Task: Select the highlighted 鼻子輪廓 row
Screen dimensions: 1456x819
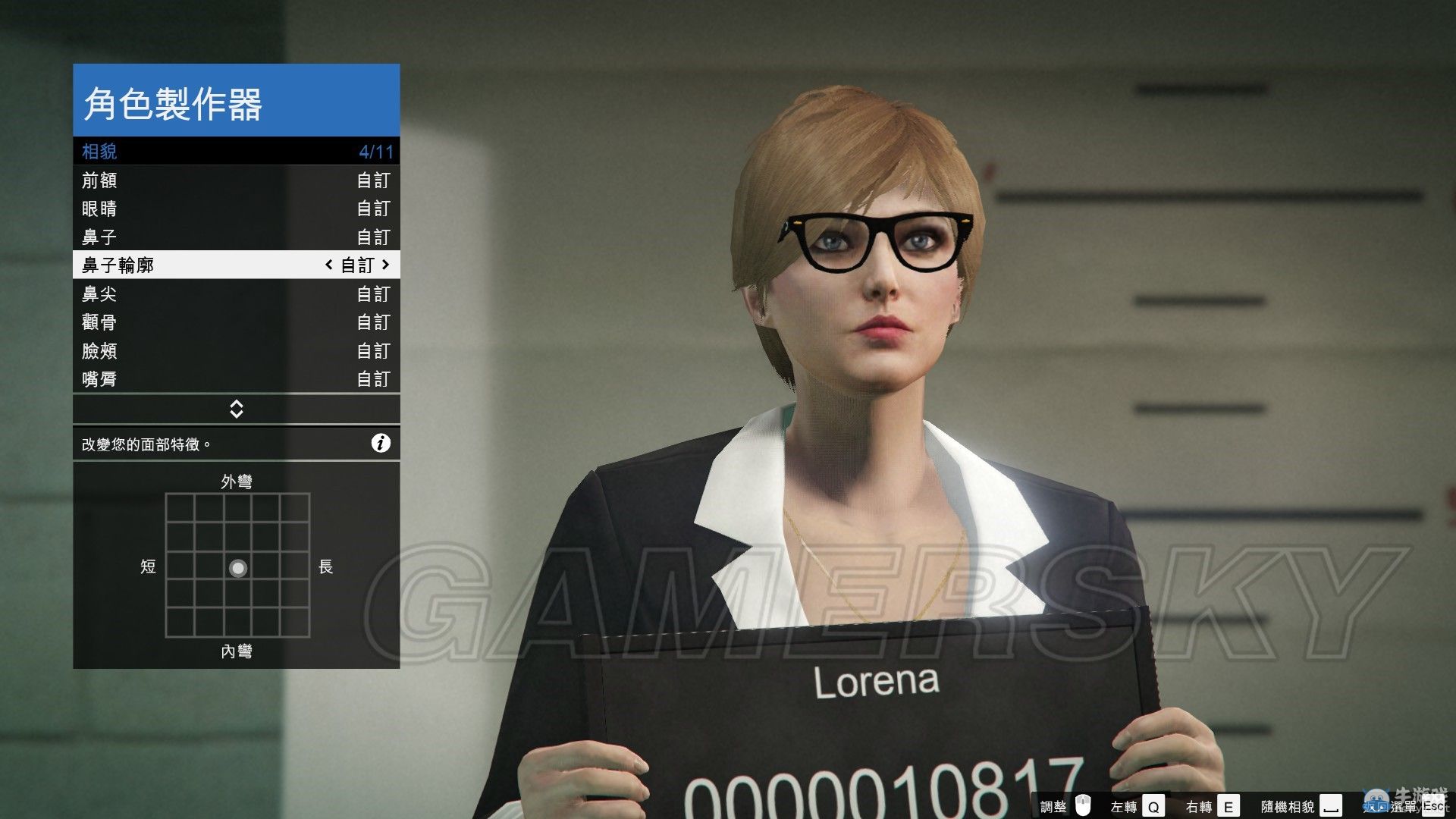Action: [x=236, y=265]
